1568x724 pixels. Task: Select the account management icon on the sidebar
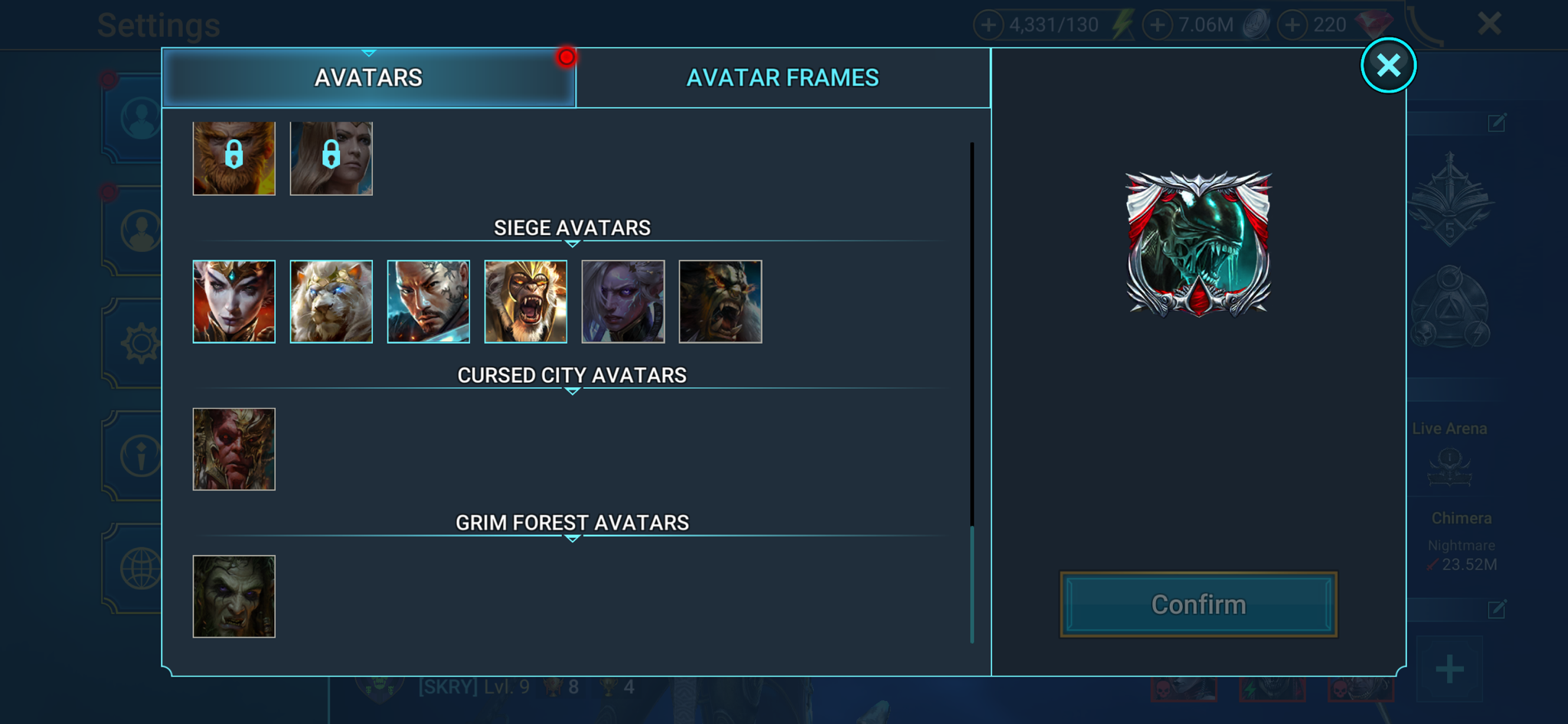point(140,230)
